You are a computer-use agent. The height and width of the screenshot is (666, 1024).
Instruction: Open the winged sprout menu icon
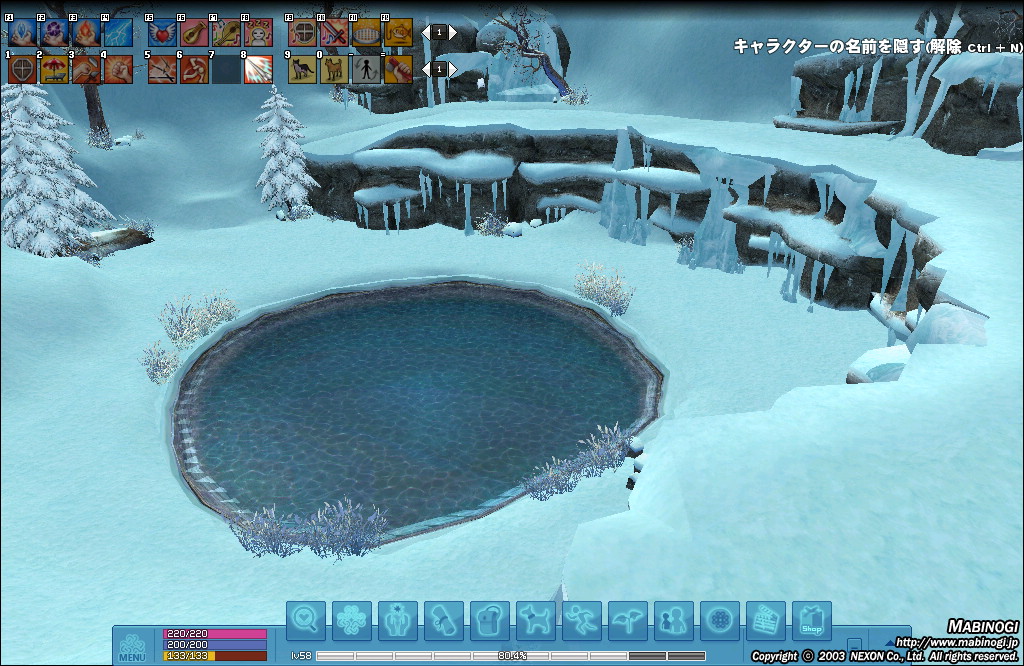point(627,621)
